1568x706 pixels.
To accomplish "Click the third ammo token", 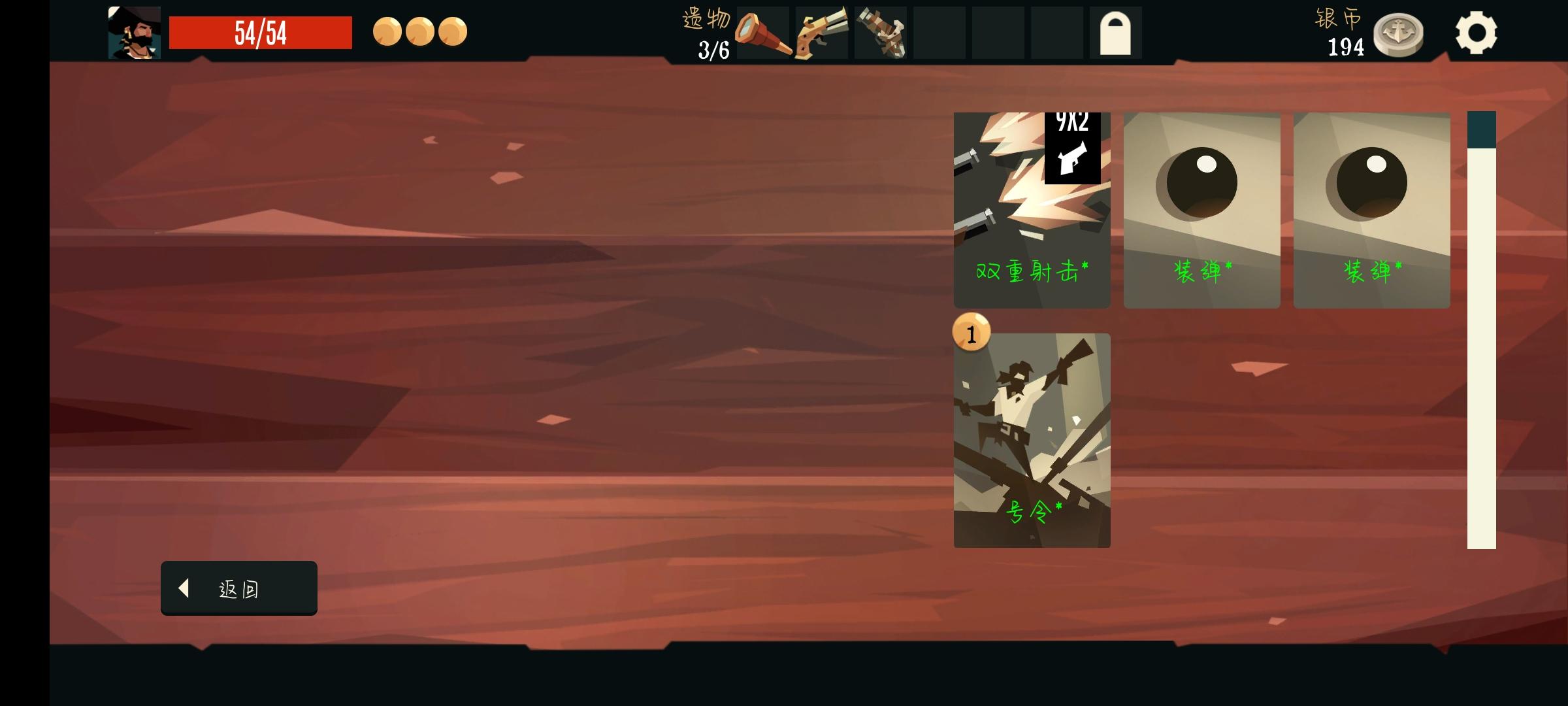I will point(453,32).
